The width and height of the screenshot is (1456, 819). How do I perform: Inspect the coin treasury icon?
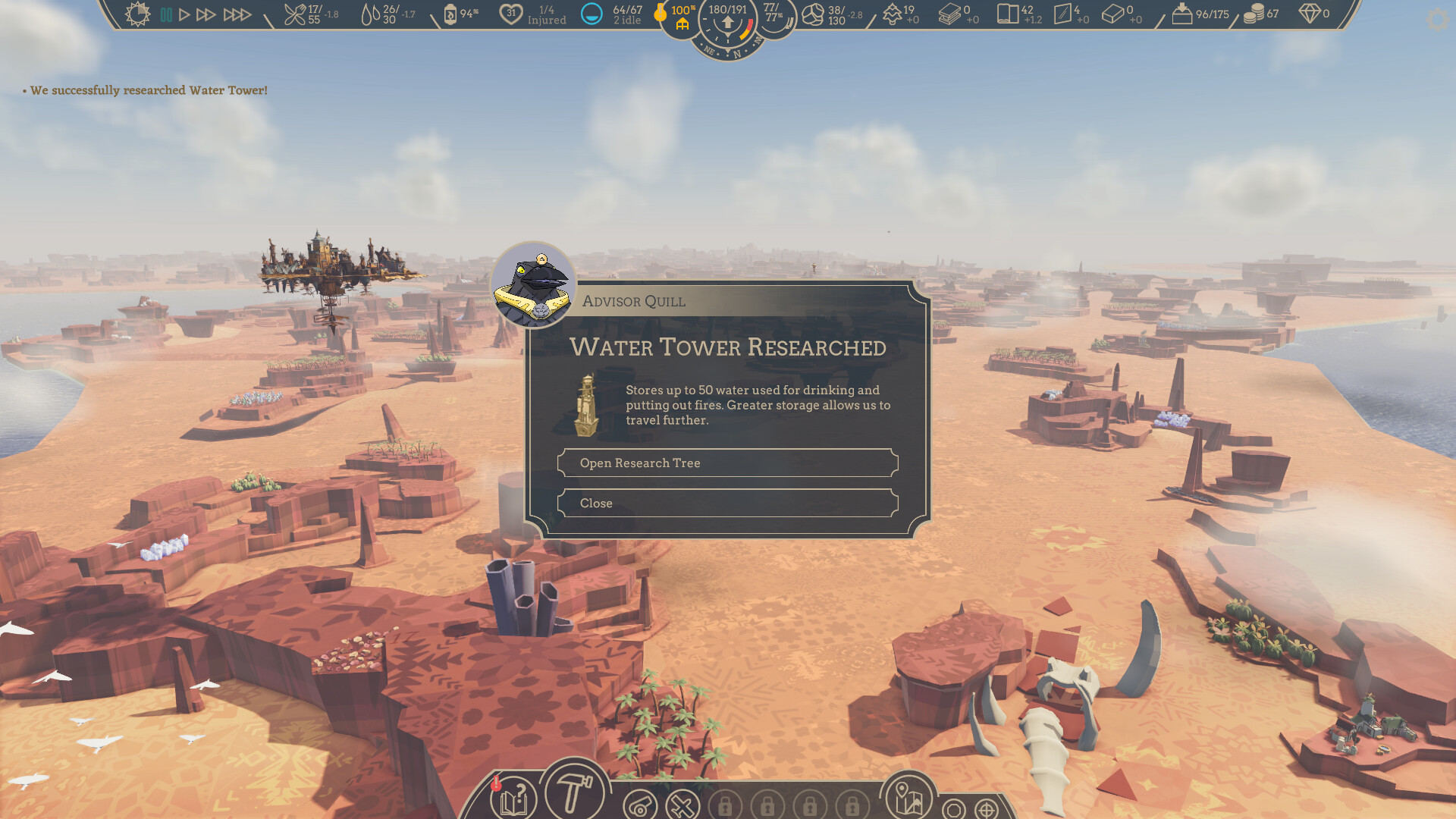[x=1255, y=13]
